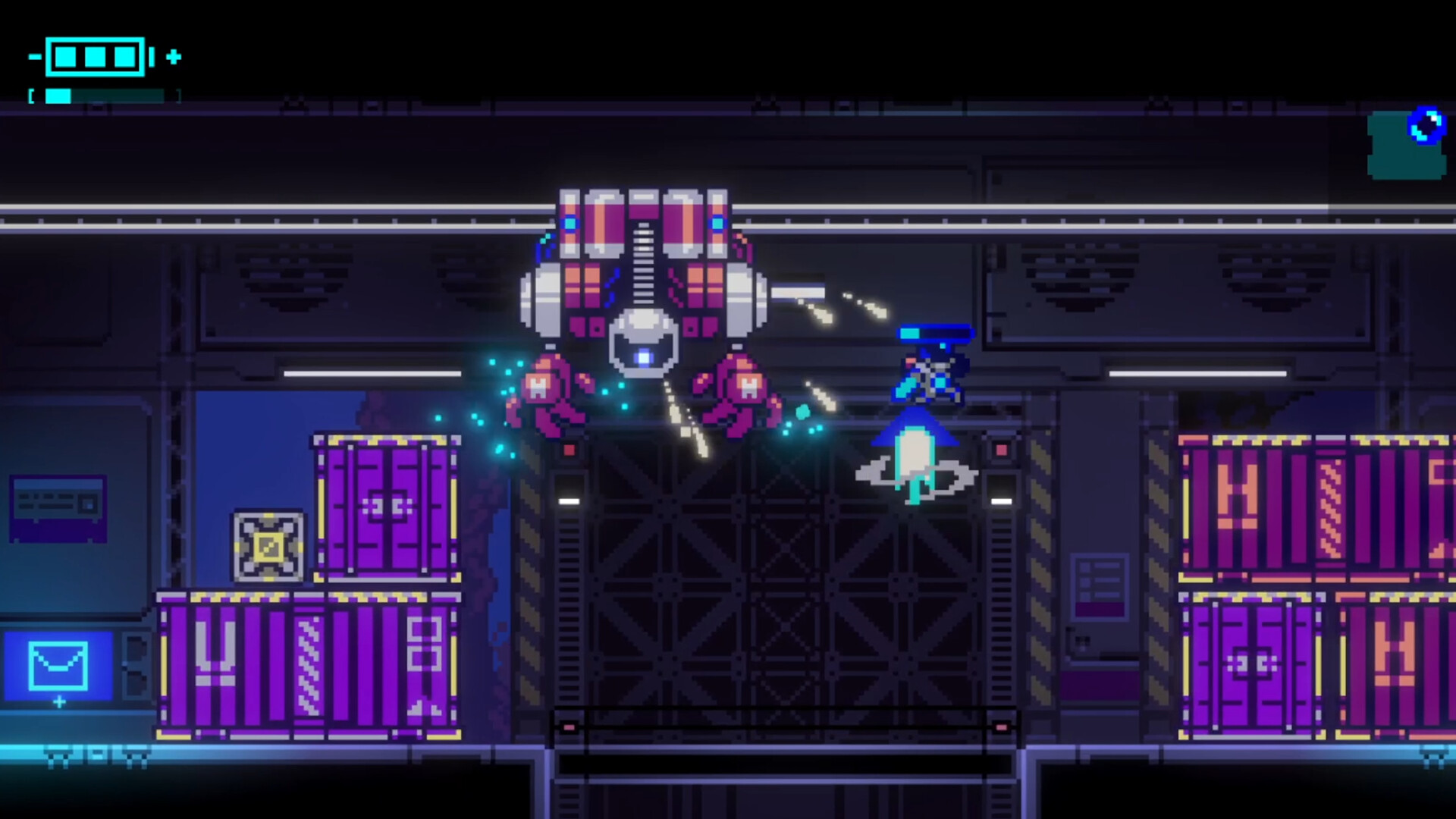The height and width of the screenshot is (819, 1456).
Task: Click the crossed-circle symbol on the small yellow crate
Action: click(267, 544)
